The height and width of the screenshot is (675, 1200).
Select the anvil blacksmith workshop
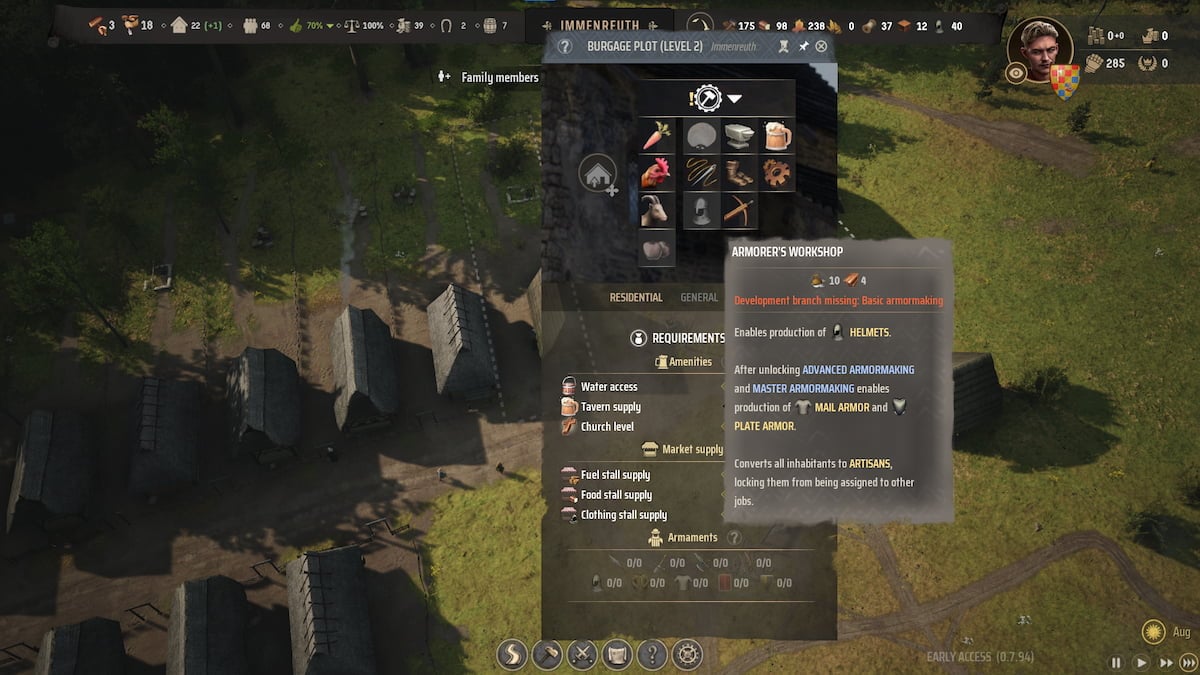click(738, 136)
